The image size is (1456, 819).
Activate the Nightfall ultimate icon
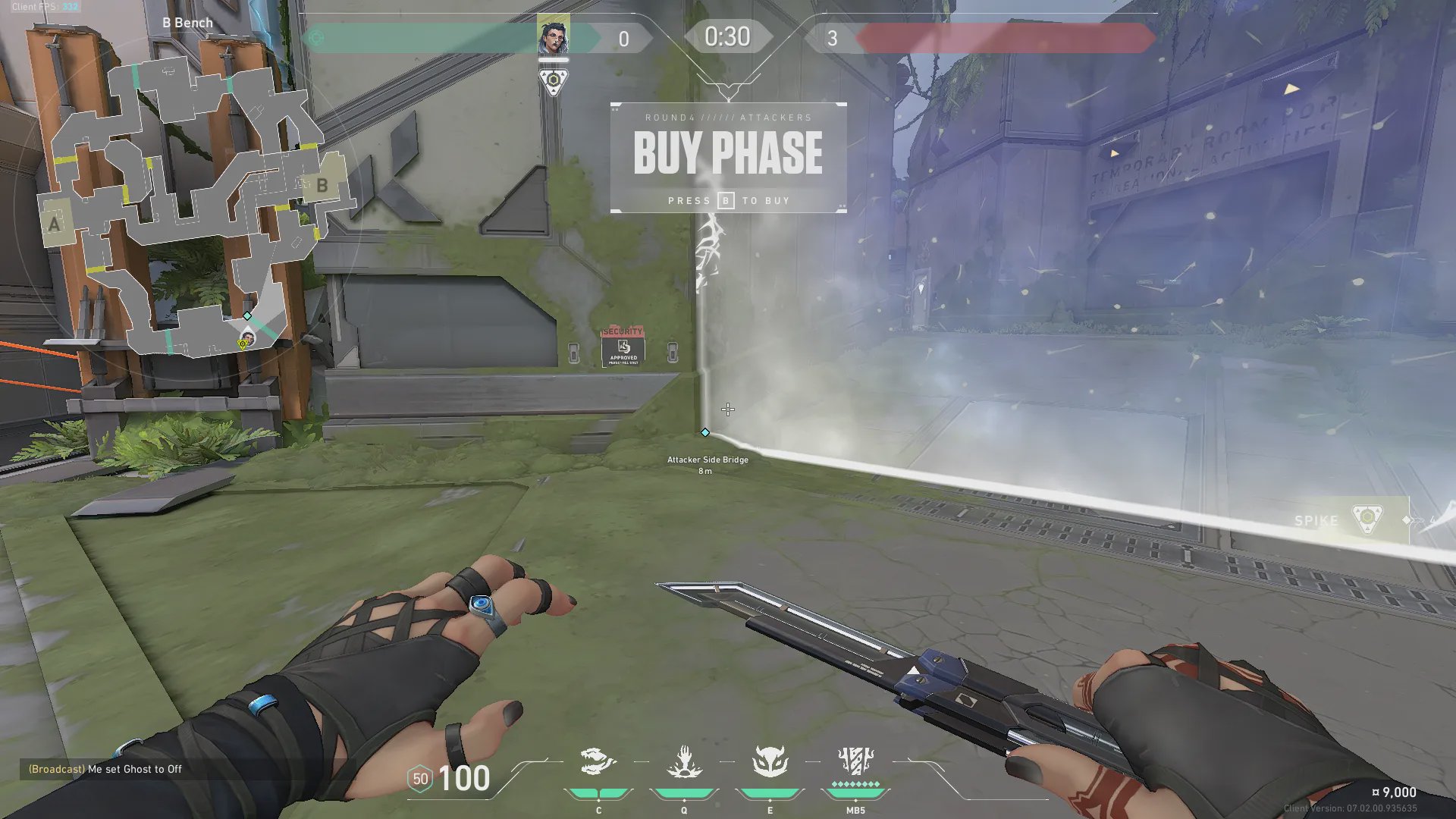pyautogui.click(x=855, y=763)
